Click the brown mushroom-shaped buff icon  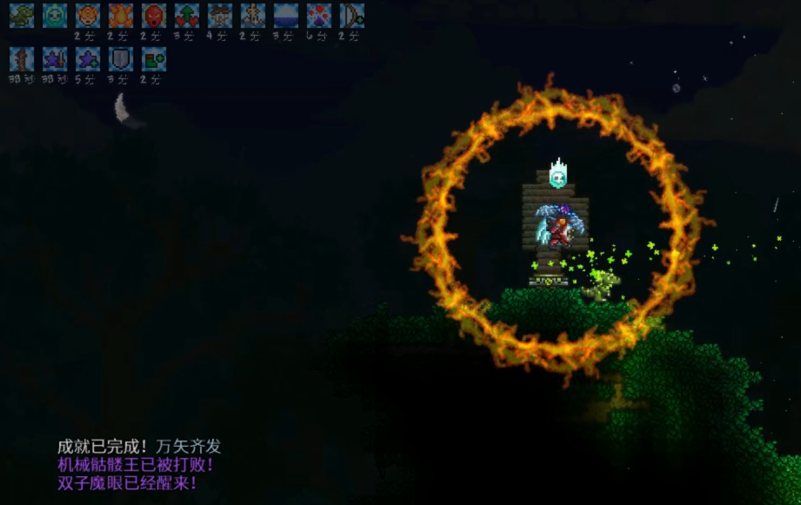pyautogui.click(x=220, y=15)
